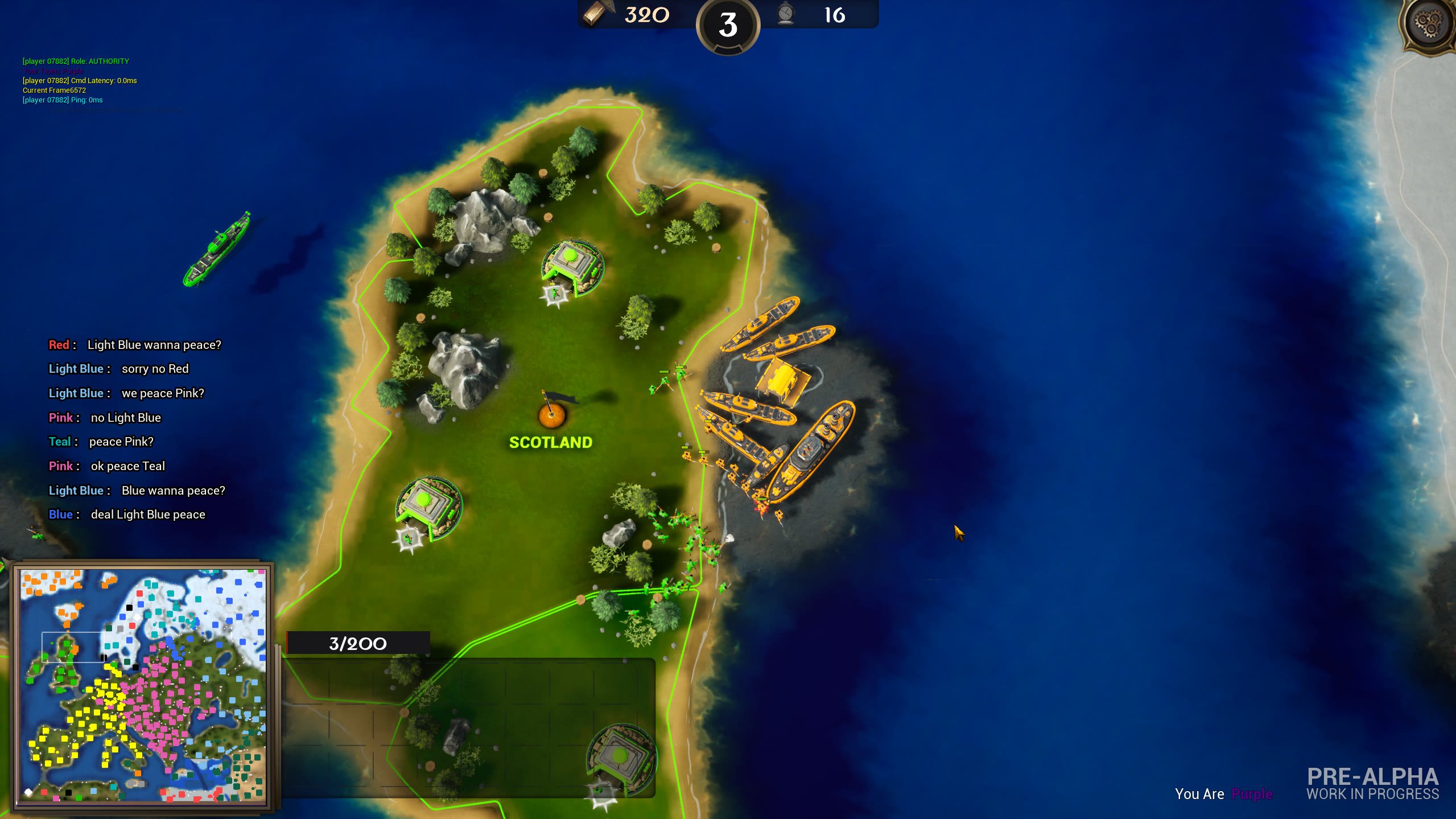This screenshot has width=1456, height=819.
Task: Click the SCOTLAND territory label
Action: [551, 442]
